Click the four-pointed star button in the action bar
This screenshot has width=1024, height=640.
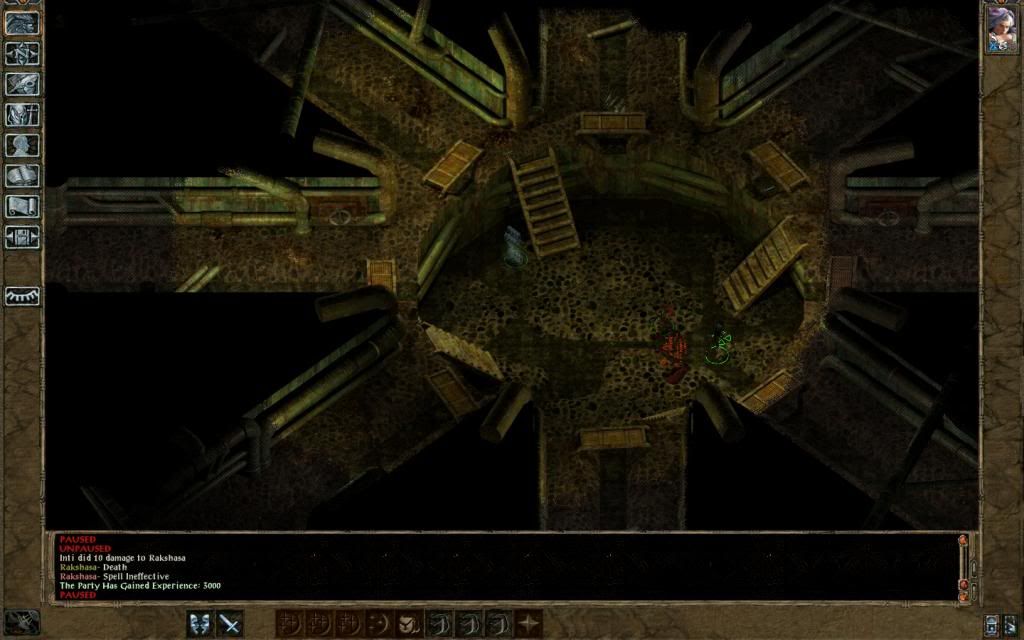tap(528, 624)
